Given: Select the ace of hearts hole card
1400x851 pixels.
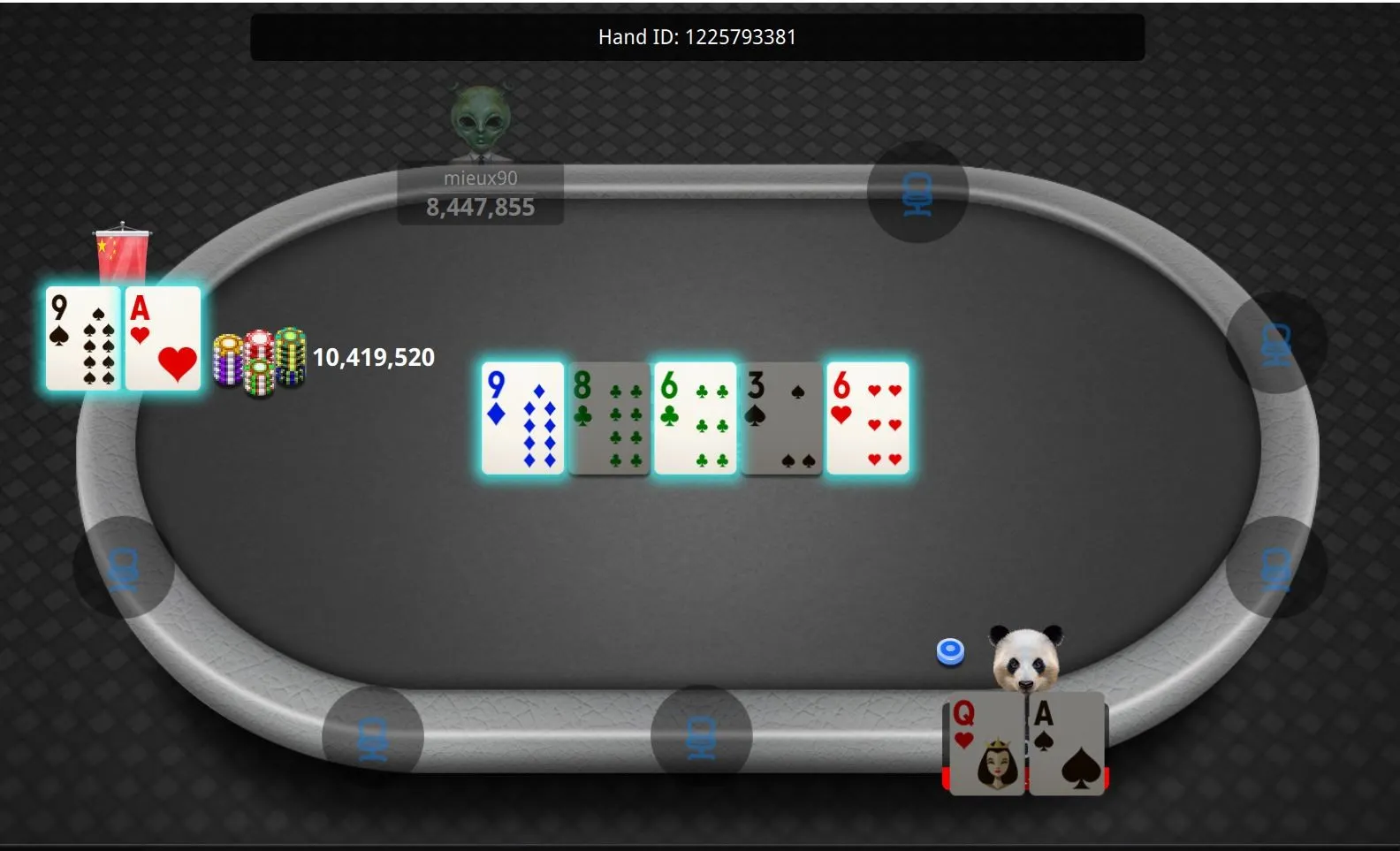Looking at the screenshot, I should pyautogui.click(x=164, y=338).
